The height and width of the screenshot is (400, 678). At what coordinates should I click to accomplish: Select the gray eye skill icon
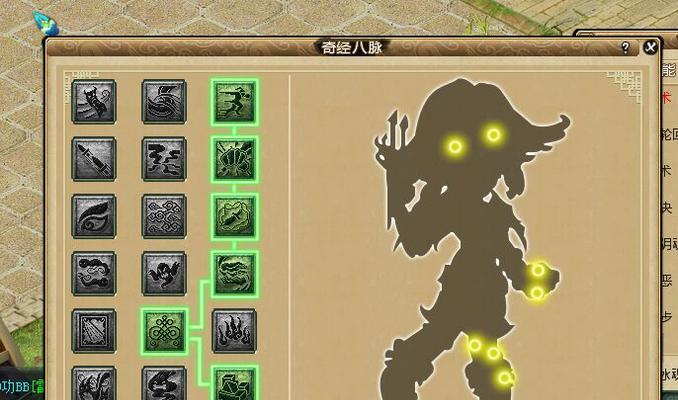tap(94, 216)
